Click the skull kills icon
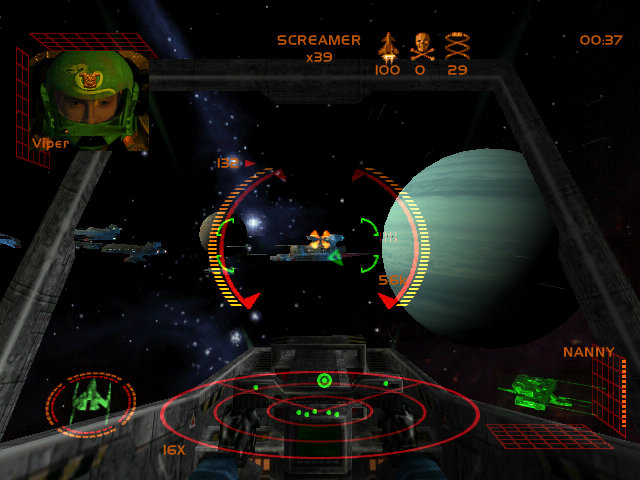This screenshot has height=480, width=640. pyautogui.click(x=422, y=45)
